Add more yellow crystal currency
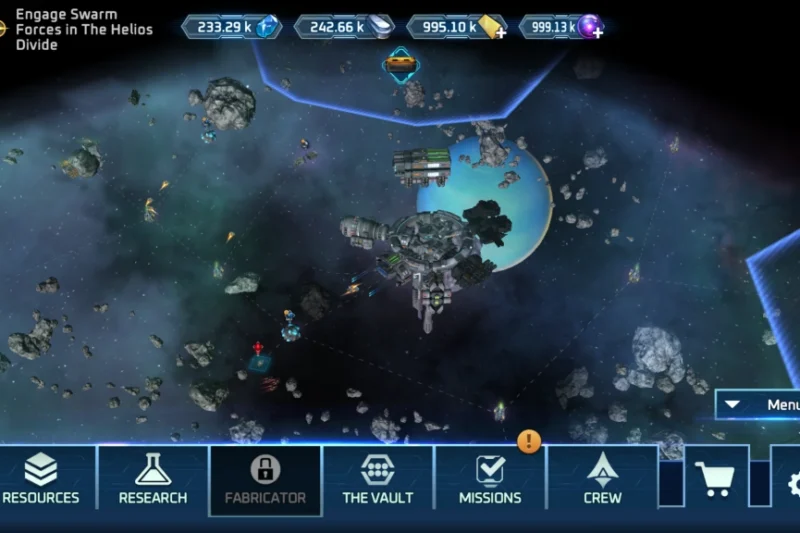This screenshot has height=533, width=800. (500, 33)
